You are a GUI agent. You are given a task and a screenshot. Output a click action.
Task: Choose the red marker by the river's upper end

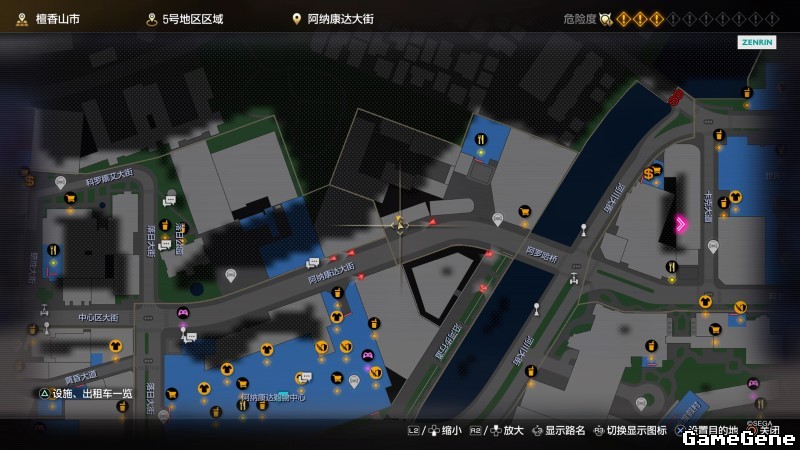coord(679,96)
